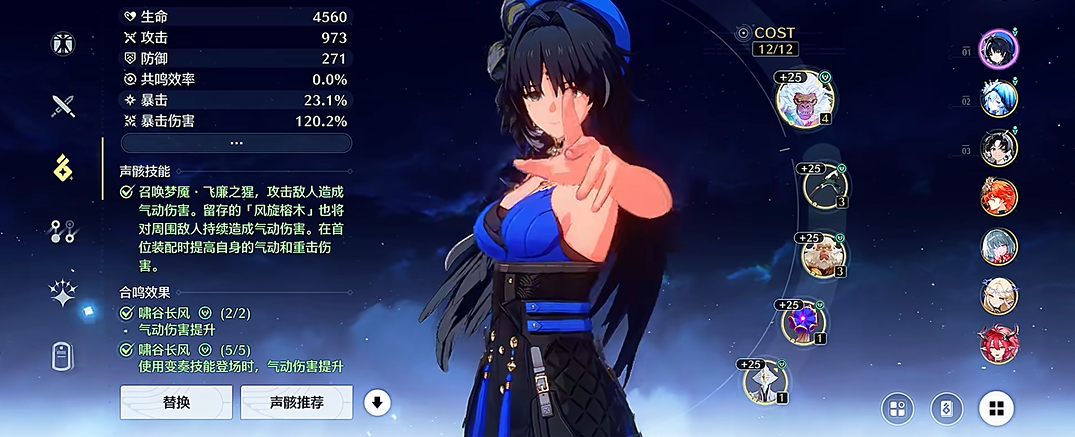This screenshot has height=437, width=1075.
Task: Choose the orange-haired character portrait
Action: [x=998, y=196]
